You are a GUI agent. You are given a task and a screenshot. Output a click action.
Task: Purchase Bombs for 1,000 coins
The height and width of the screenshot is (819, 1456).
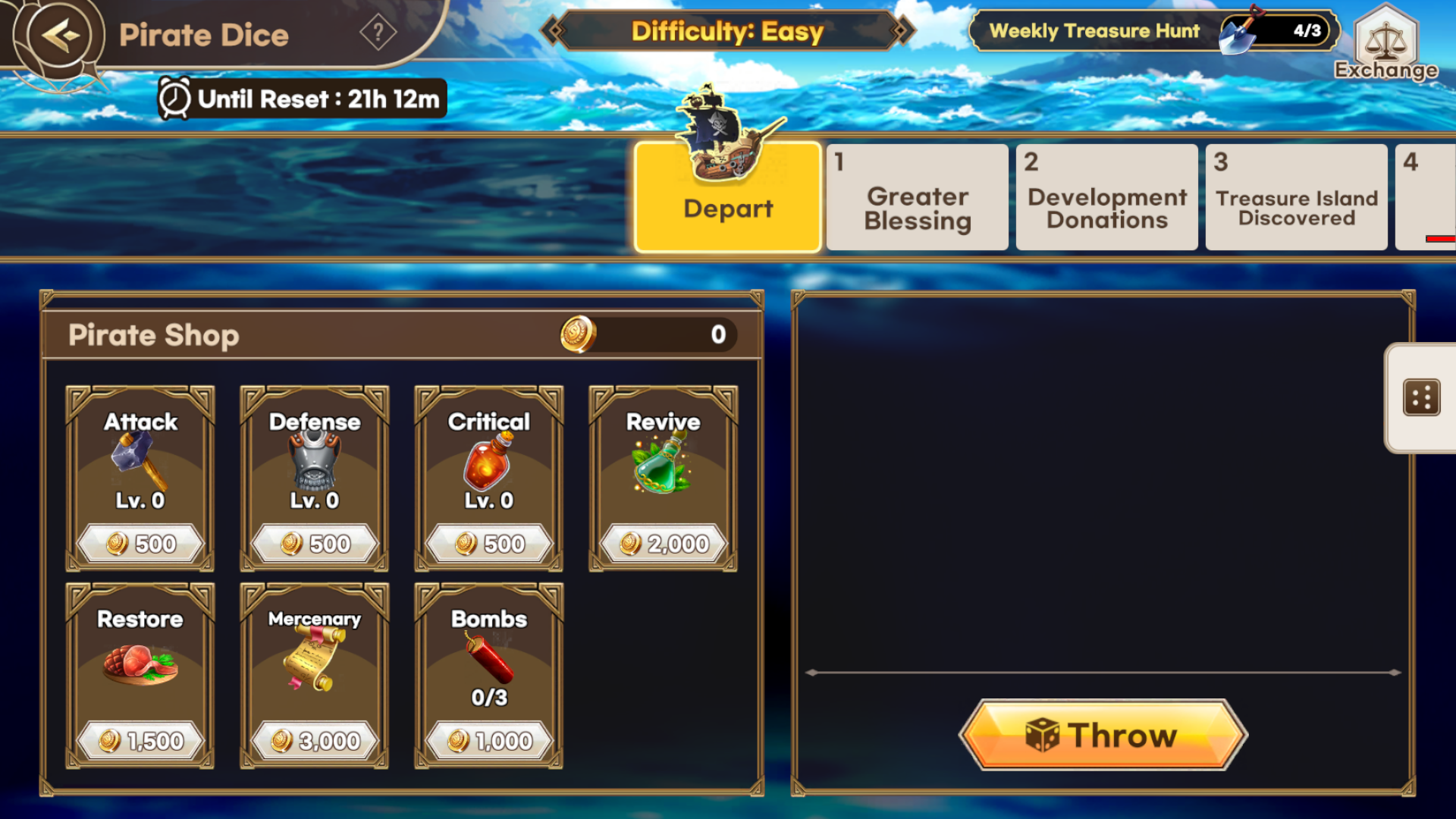coord(489,740)
